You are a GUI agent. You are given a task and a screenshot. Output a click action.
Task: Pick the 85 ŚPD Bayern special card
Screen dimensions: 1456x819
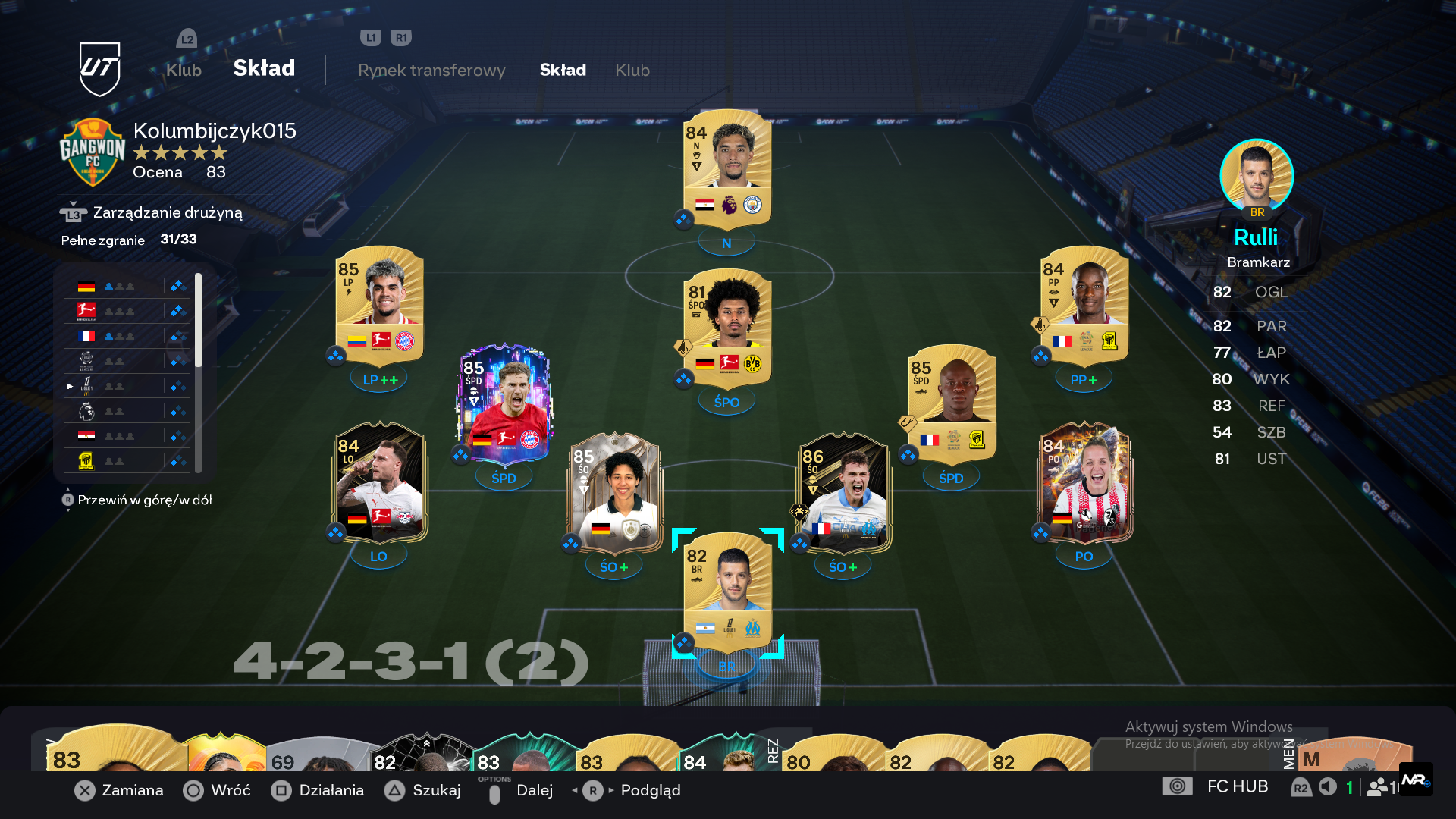tap(504, 403)
